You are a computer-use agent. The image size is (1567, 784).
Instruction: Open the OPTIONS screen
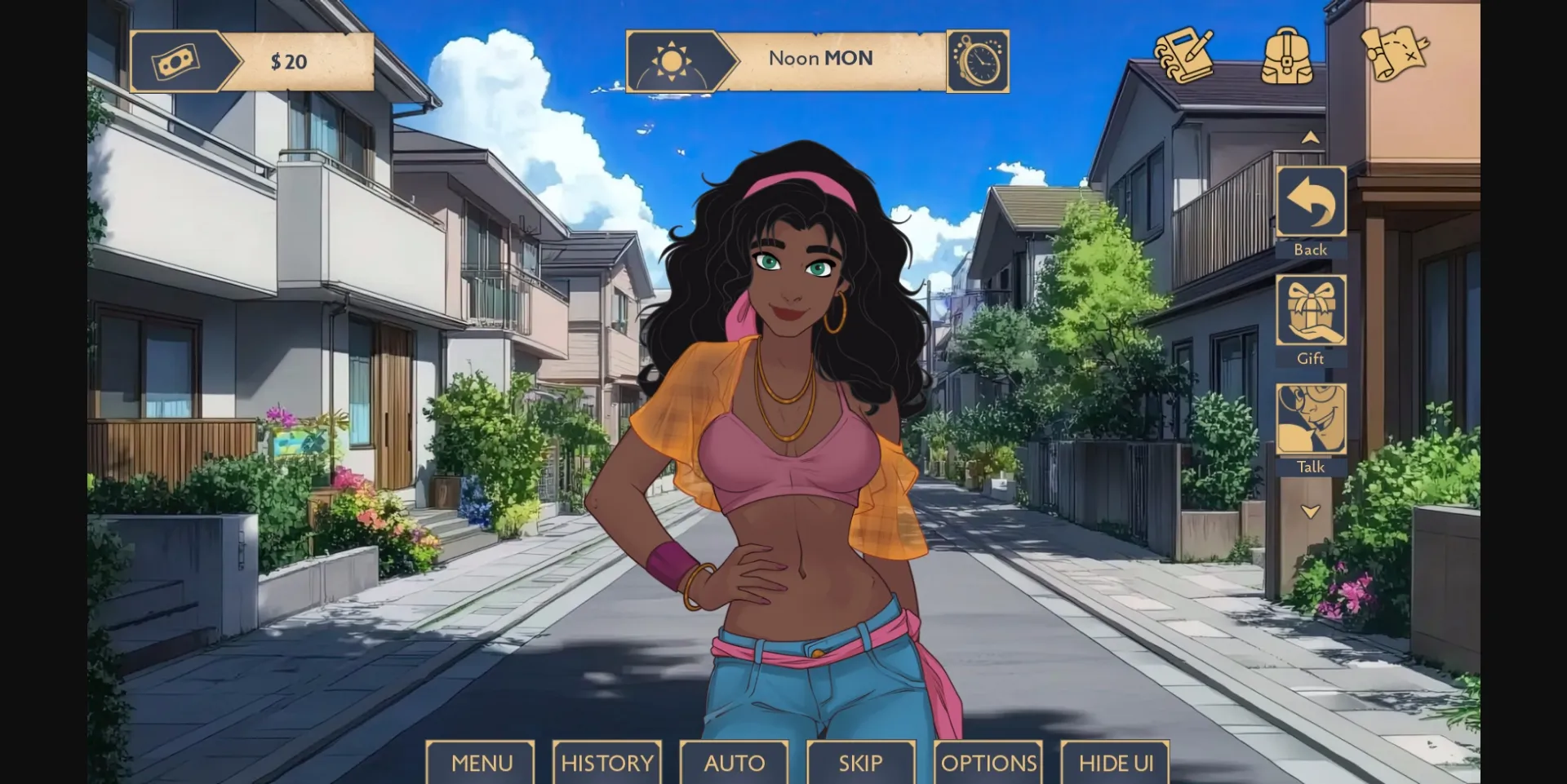[x=988, y=764]
